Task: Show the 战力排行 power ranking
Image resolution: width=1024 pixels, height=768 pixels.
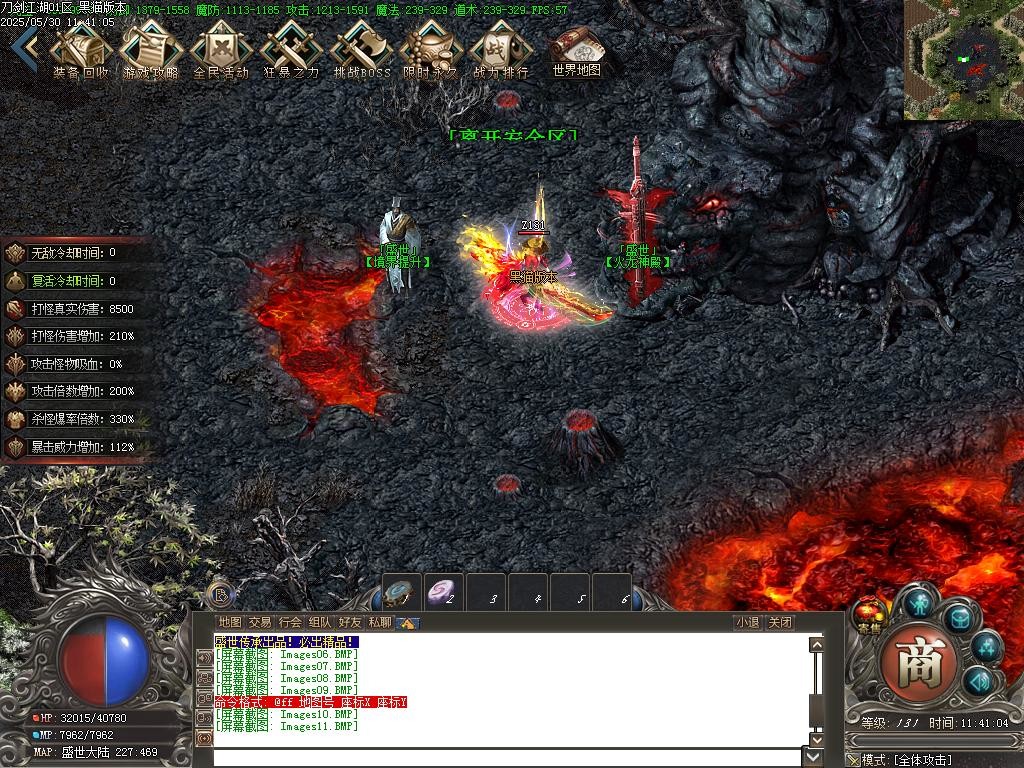Action: click(x=501, y=49)
